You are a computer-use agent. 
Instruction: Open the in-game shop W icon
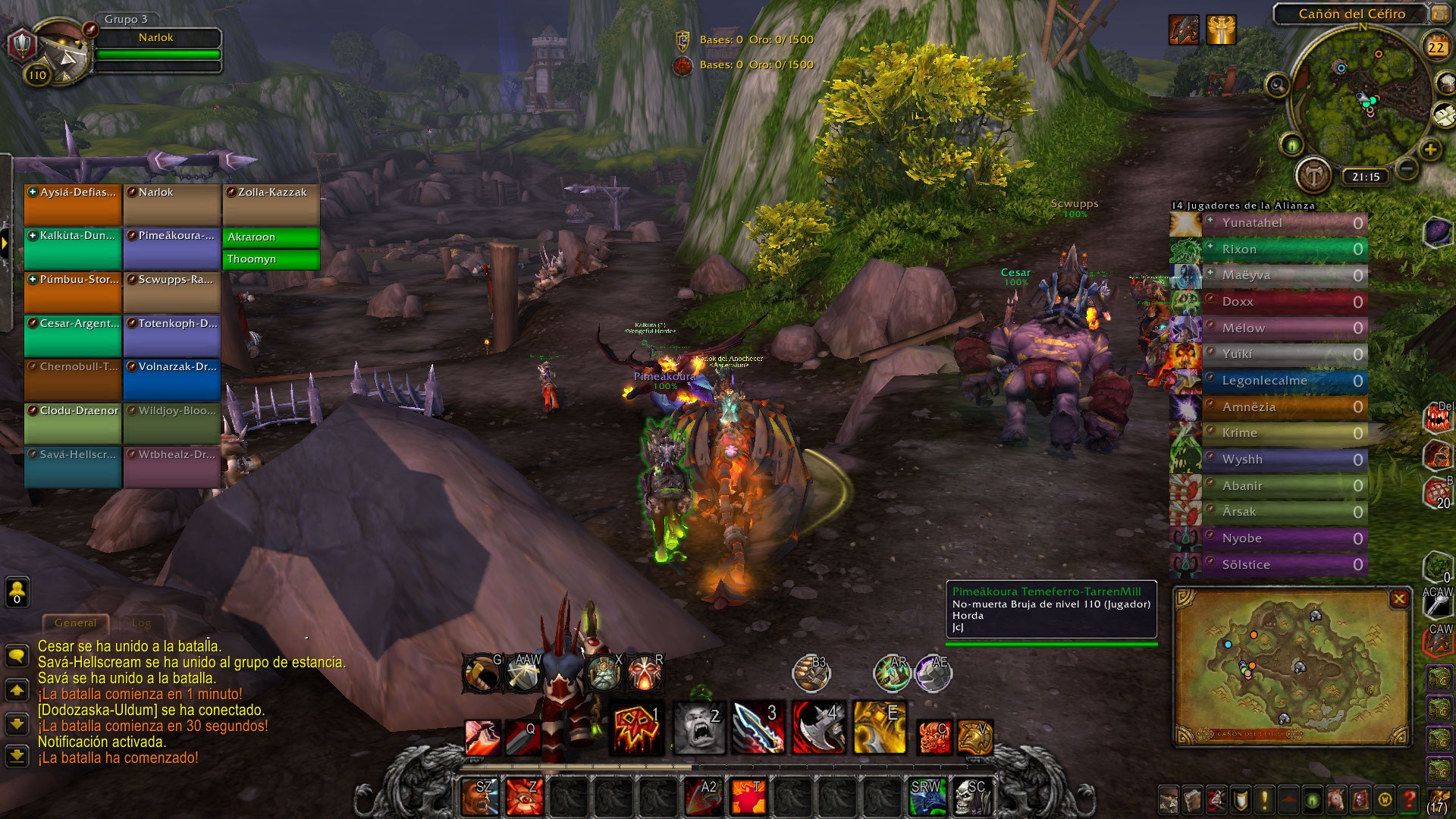point(1383,800)
